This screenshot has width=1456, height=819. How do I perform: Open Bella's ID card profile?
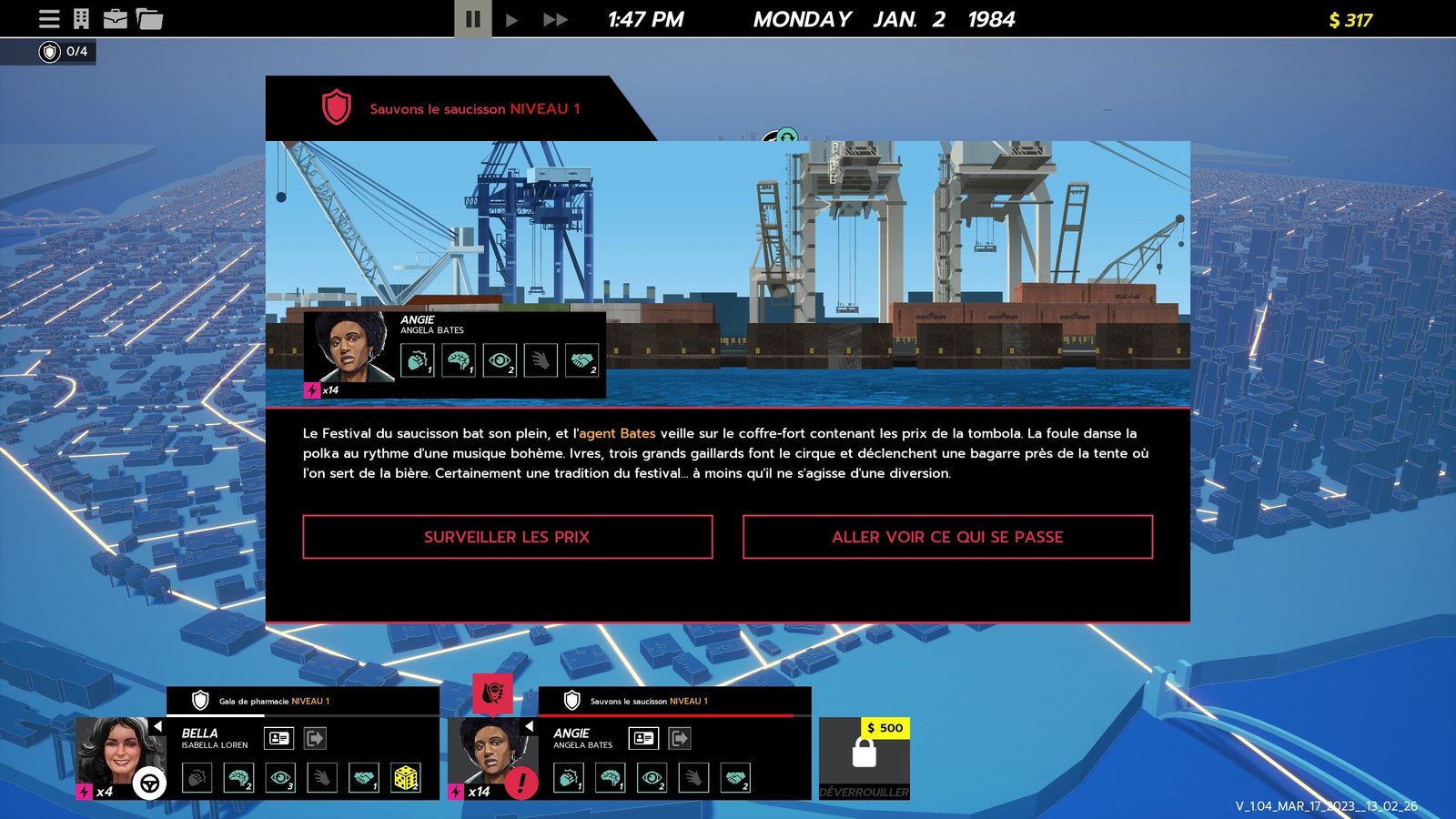(x=279, y=738)
